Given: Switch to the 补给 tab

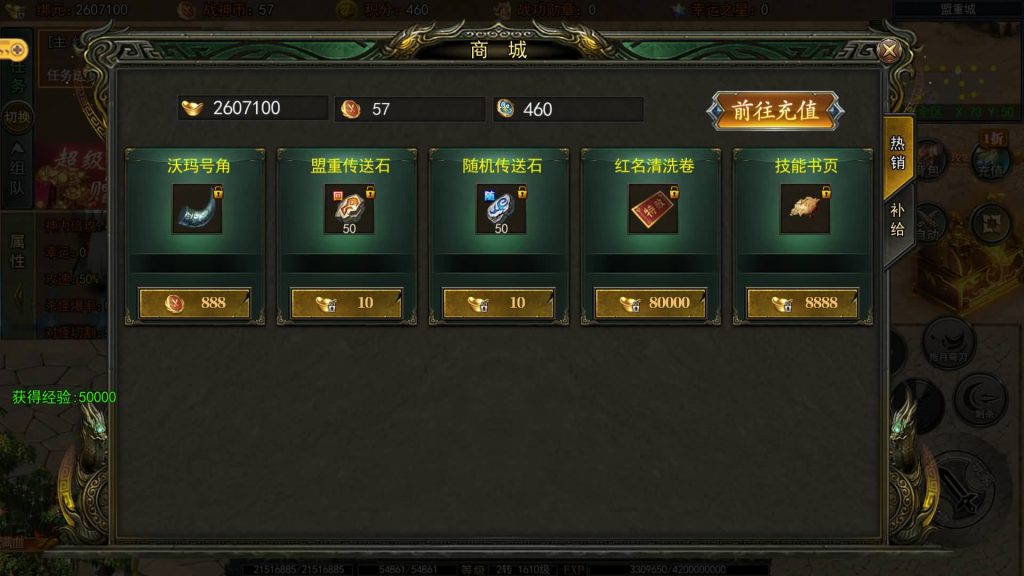Looking at the screenshot, I should [897, 219].
